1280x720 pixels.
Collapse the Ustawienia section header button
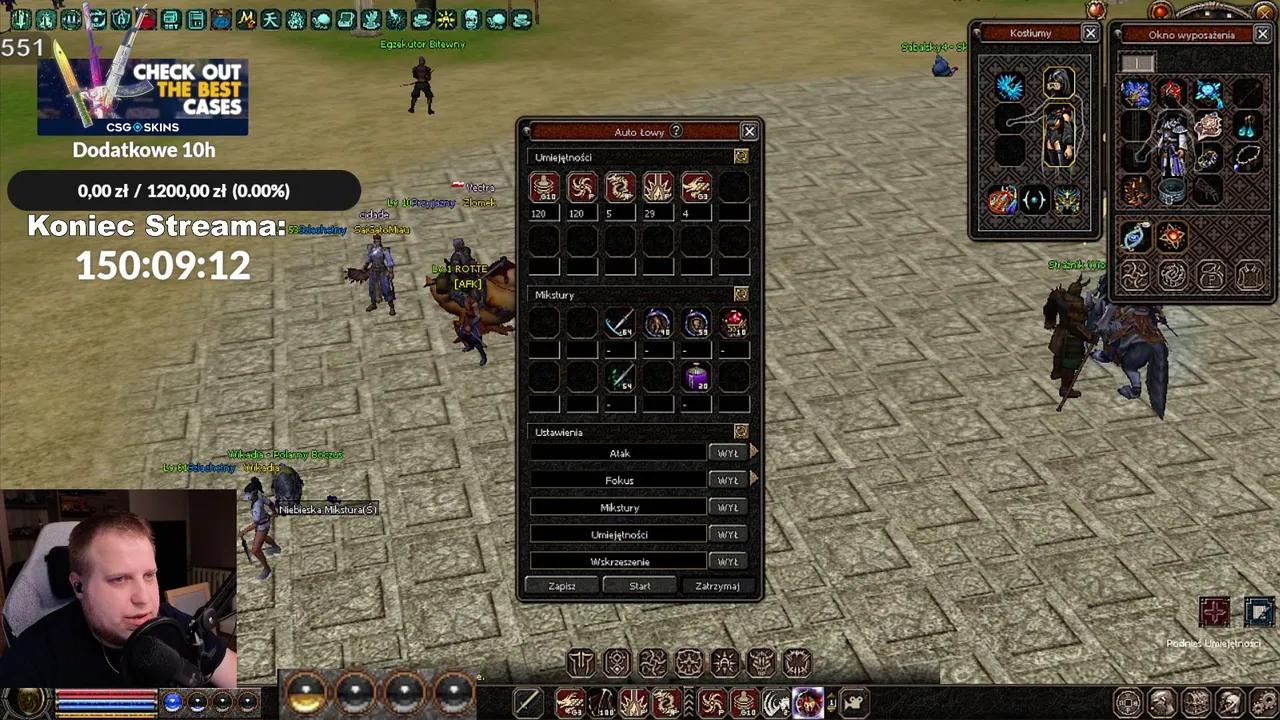(x=741, y=431)
